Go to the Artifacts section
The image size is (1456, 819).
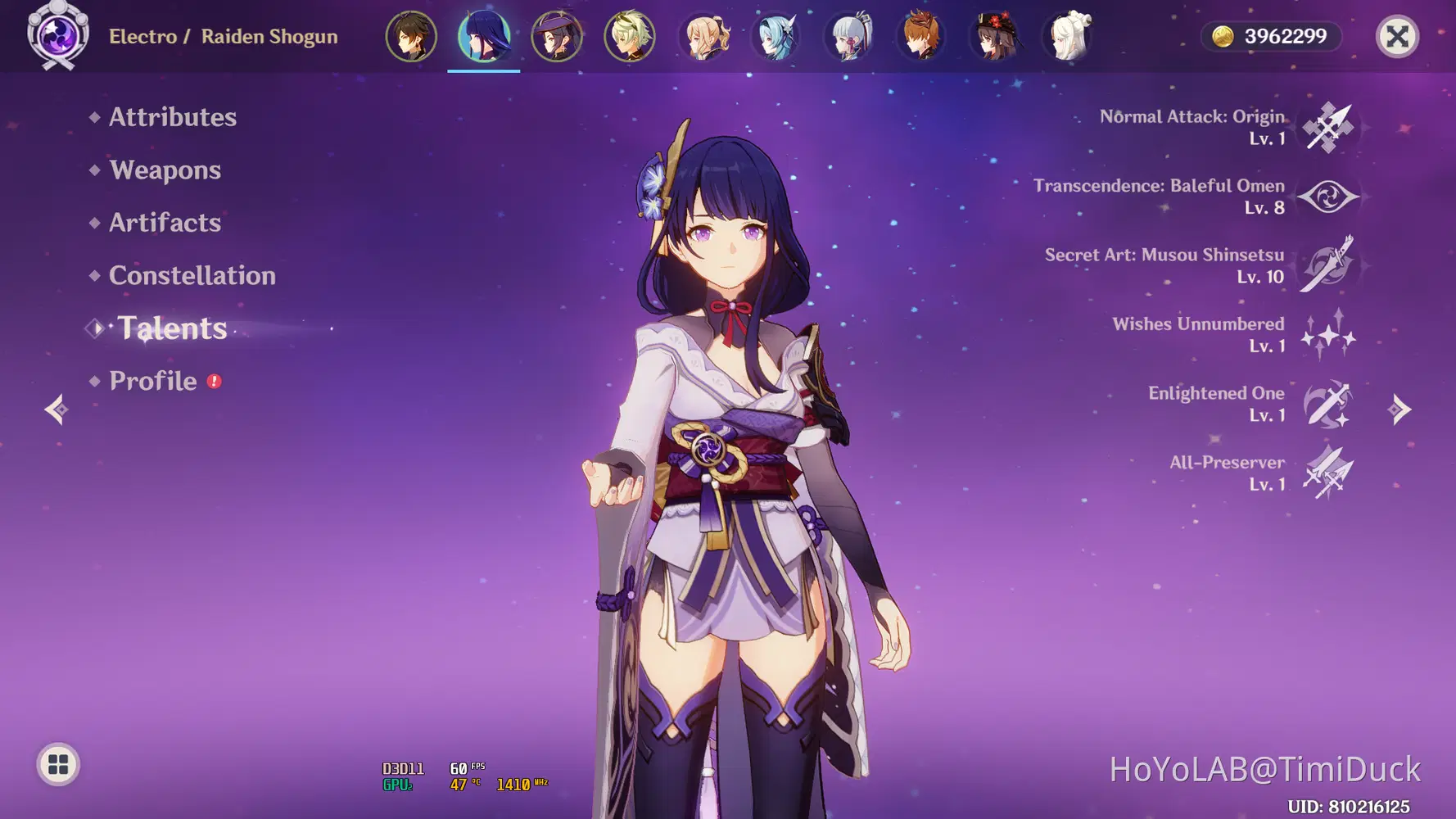[165, 223]
